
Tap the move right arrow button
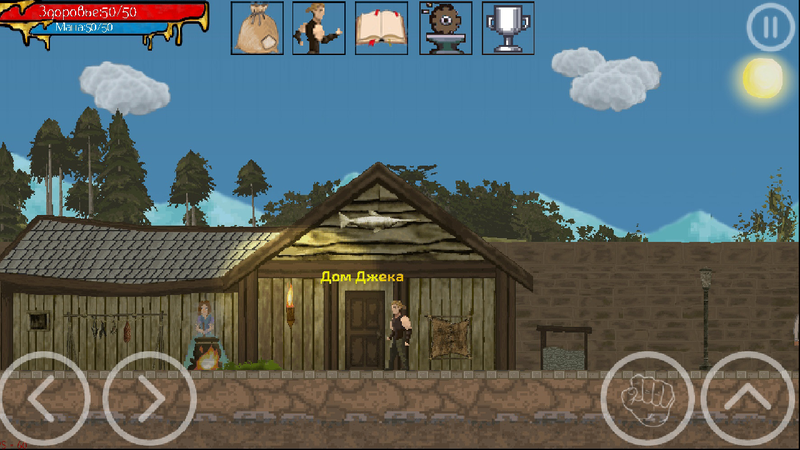coord(149,399)
